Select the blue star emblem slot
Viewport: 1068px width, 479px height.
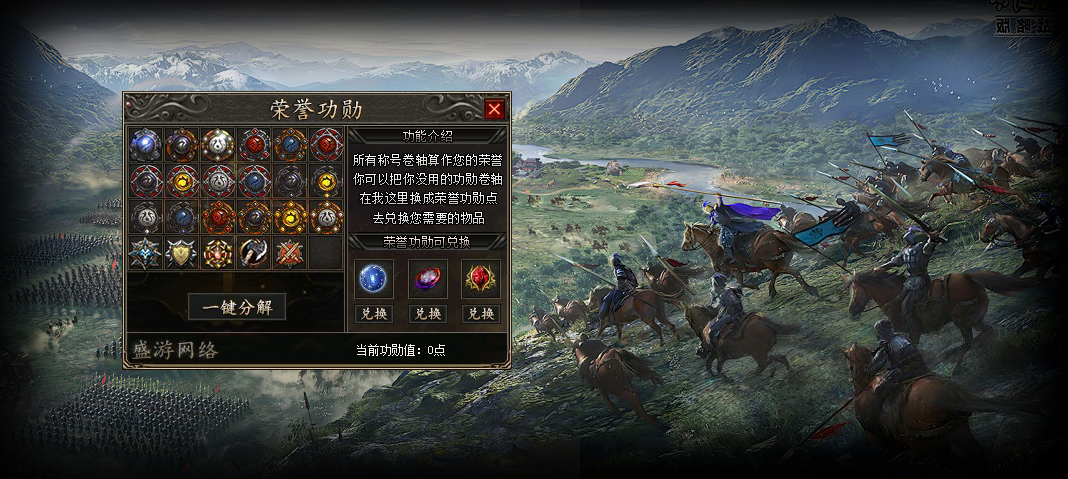145,253
